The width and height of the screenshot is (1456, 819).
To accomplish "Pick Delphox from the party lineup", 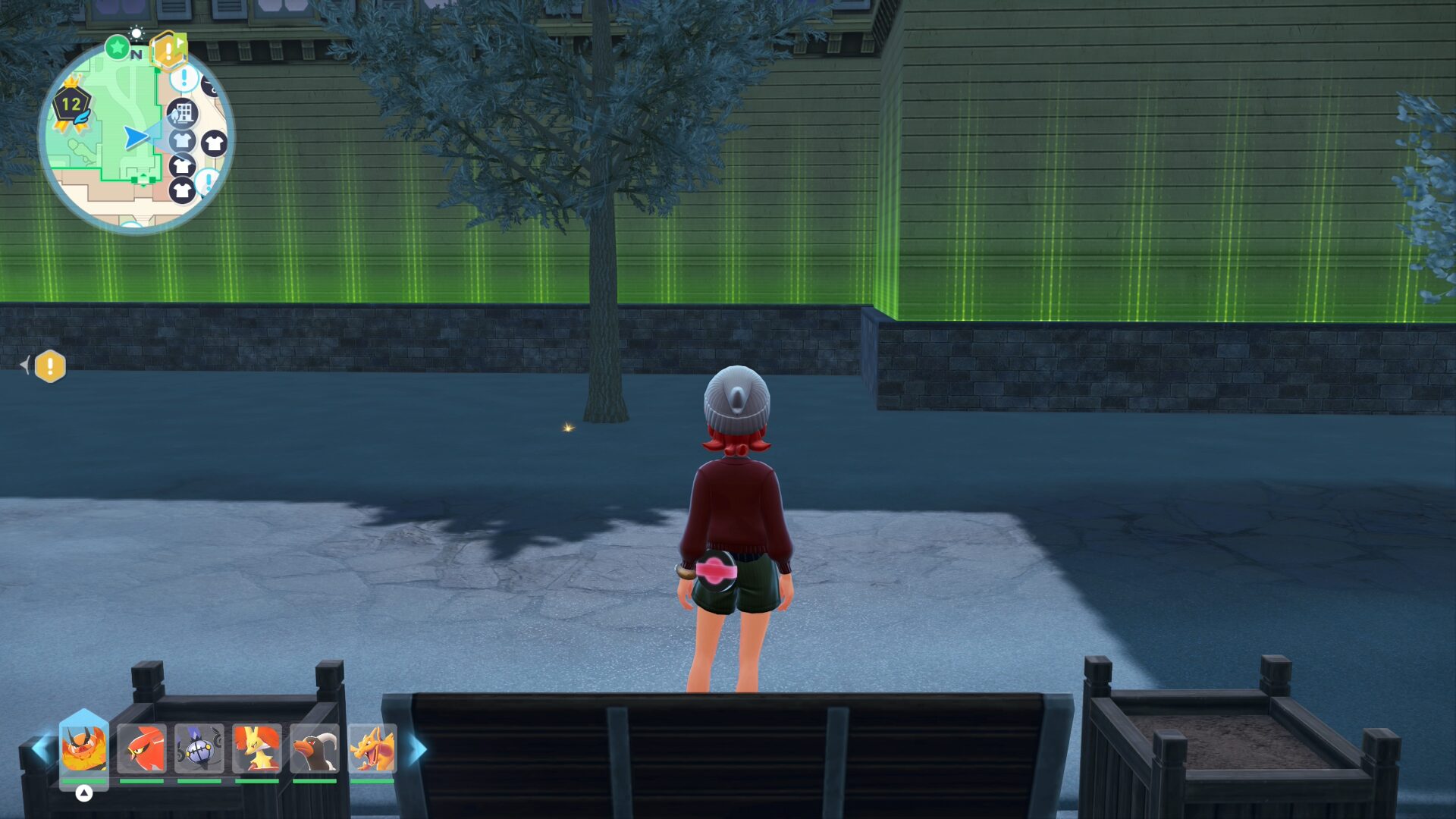I will (x=257, y=748).
